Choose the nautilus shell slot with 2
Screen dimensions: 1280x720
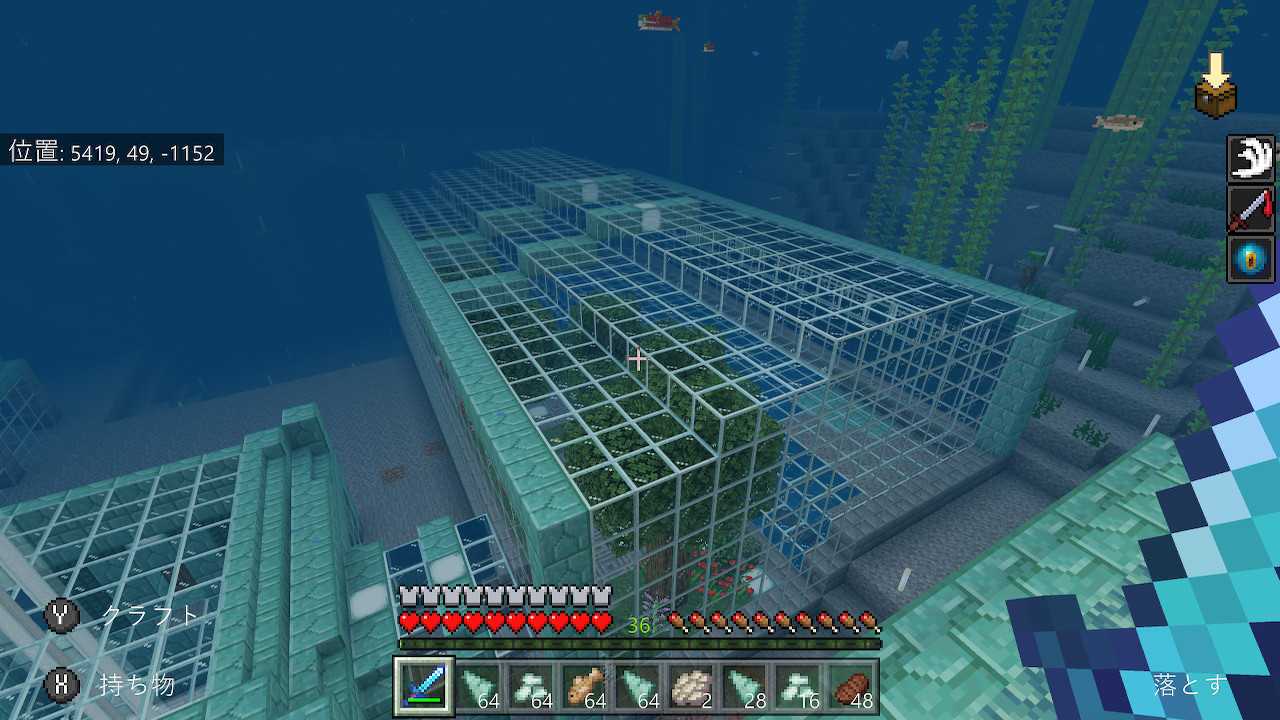click(692, 687)
